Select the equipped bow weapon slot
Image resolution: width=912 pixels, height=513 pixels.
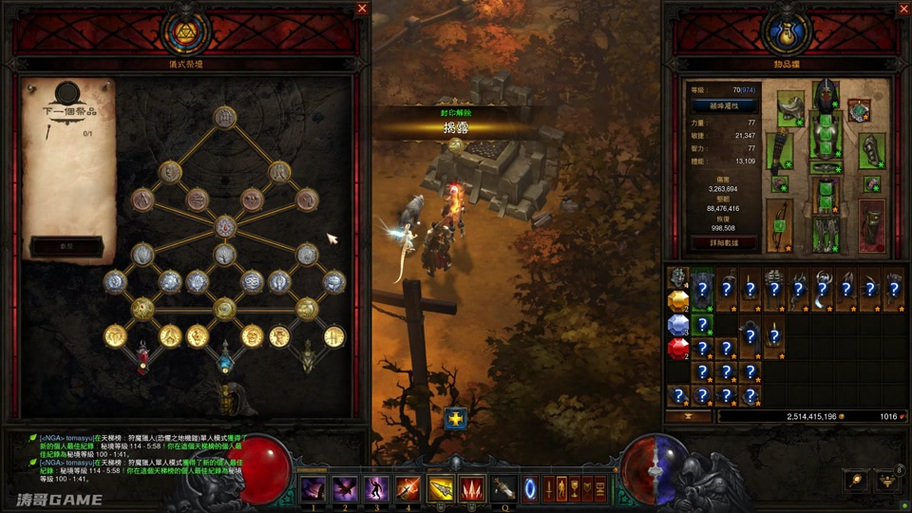tap(779, 225)
